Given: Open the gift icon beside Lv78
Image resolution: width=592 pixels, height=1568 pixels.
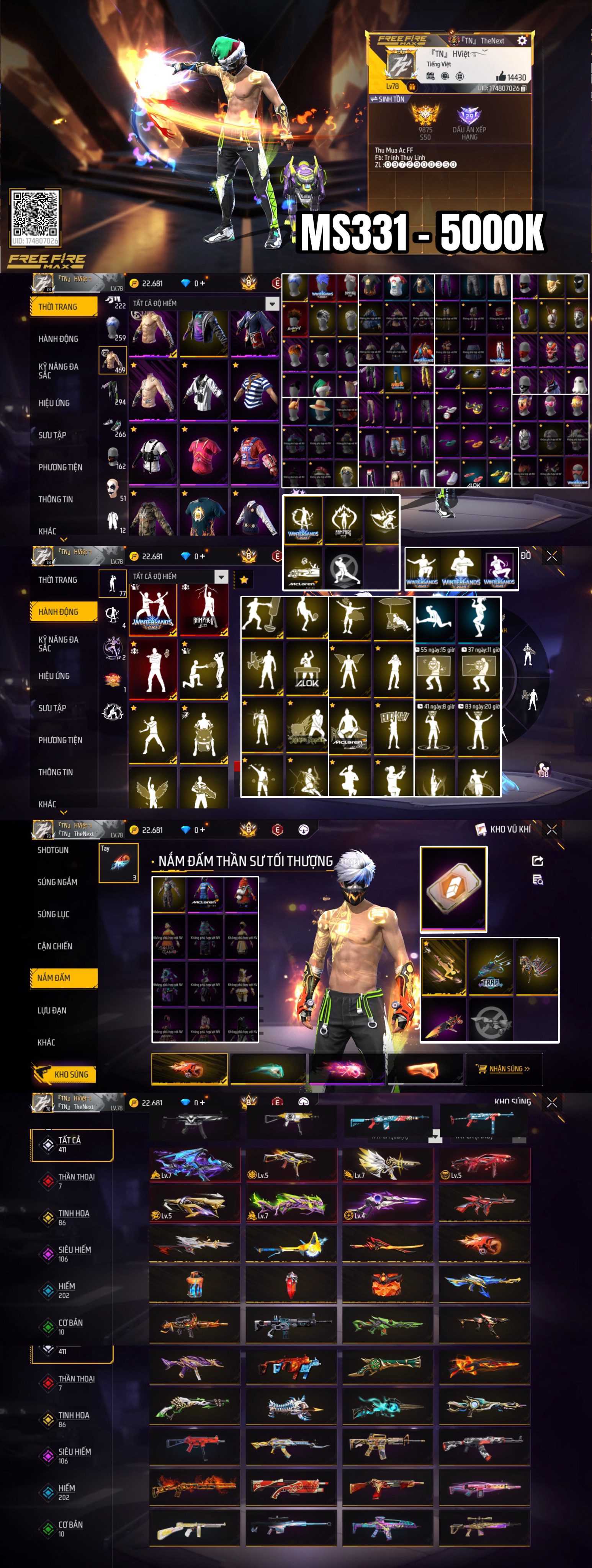Looking at the screenshot, I should (412, 87).
